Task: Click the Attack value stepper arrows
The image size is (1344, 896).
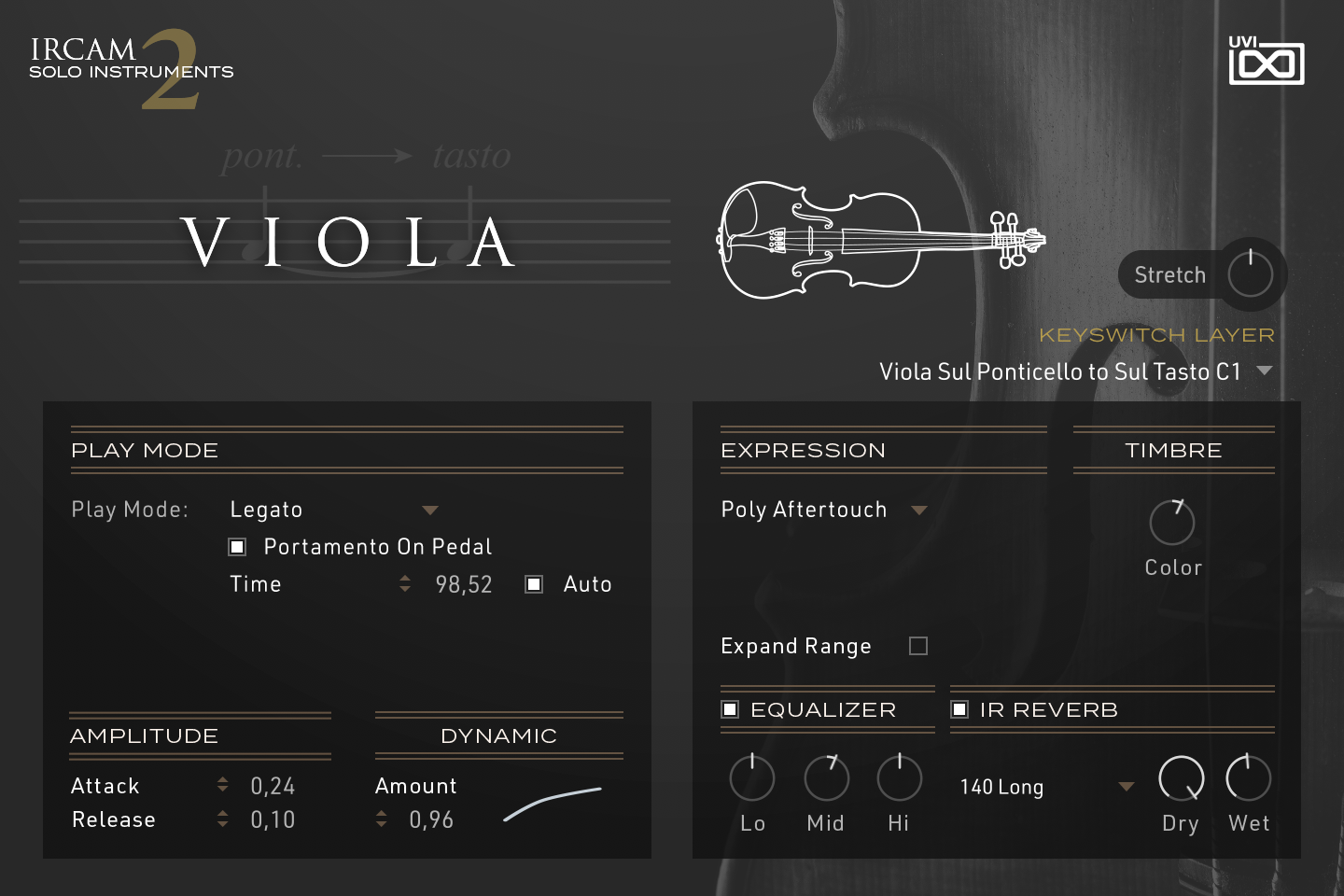Action: click(x=222, y=785)
